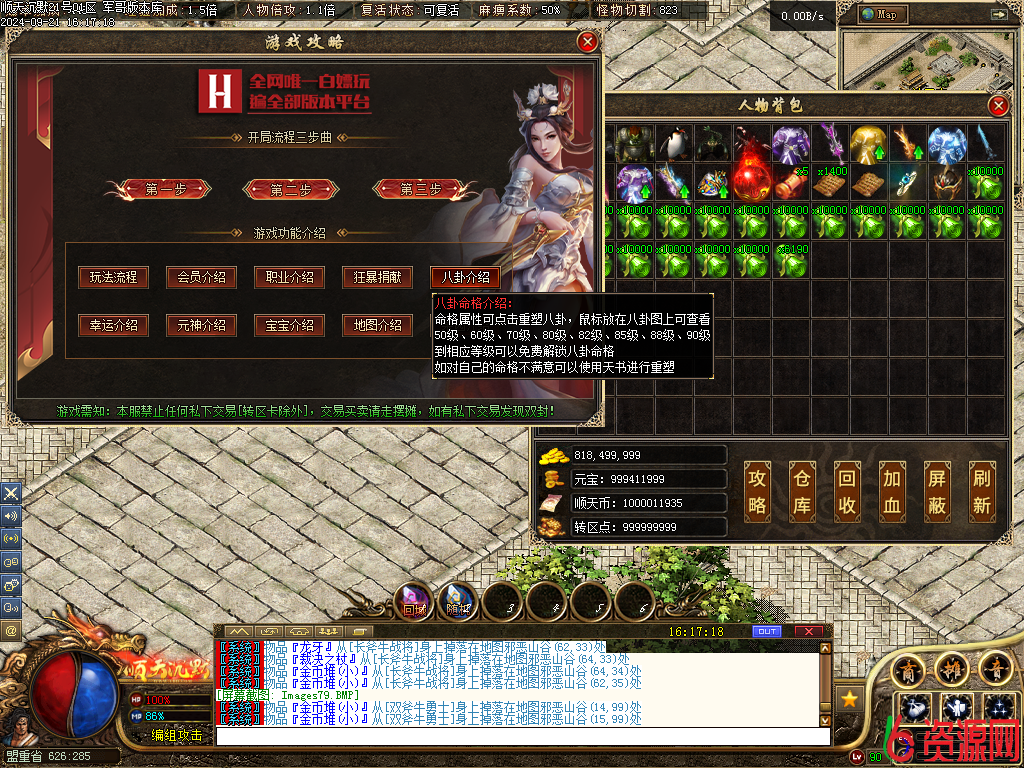This screenshot has height=768, width=1024.
Task: Select the 狂暴捐献 button
Action: point(377,277)
